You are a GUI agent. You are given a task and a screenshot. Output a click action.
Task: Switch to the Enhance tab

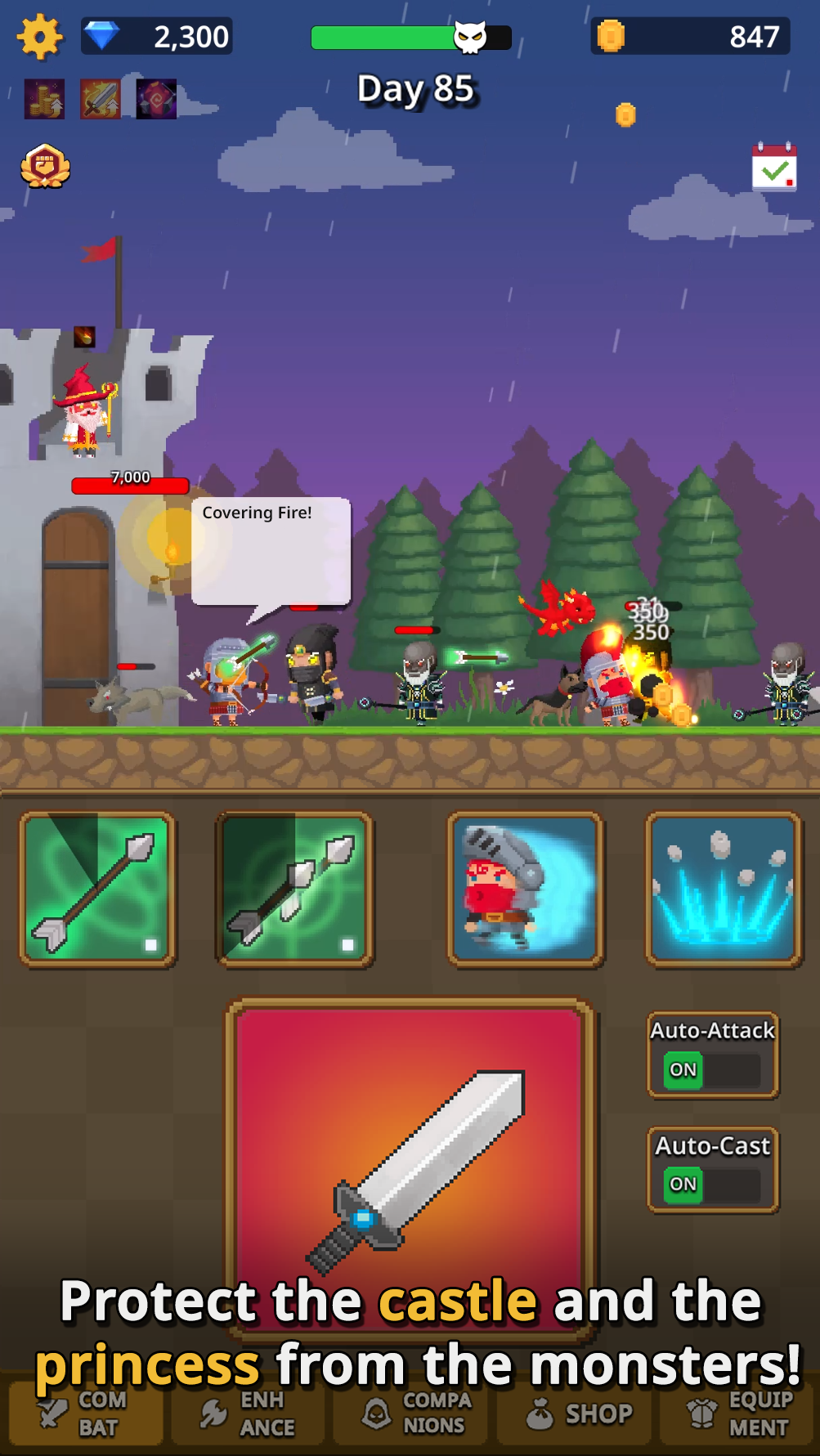click(248, 1413)
